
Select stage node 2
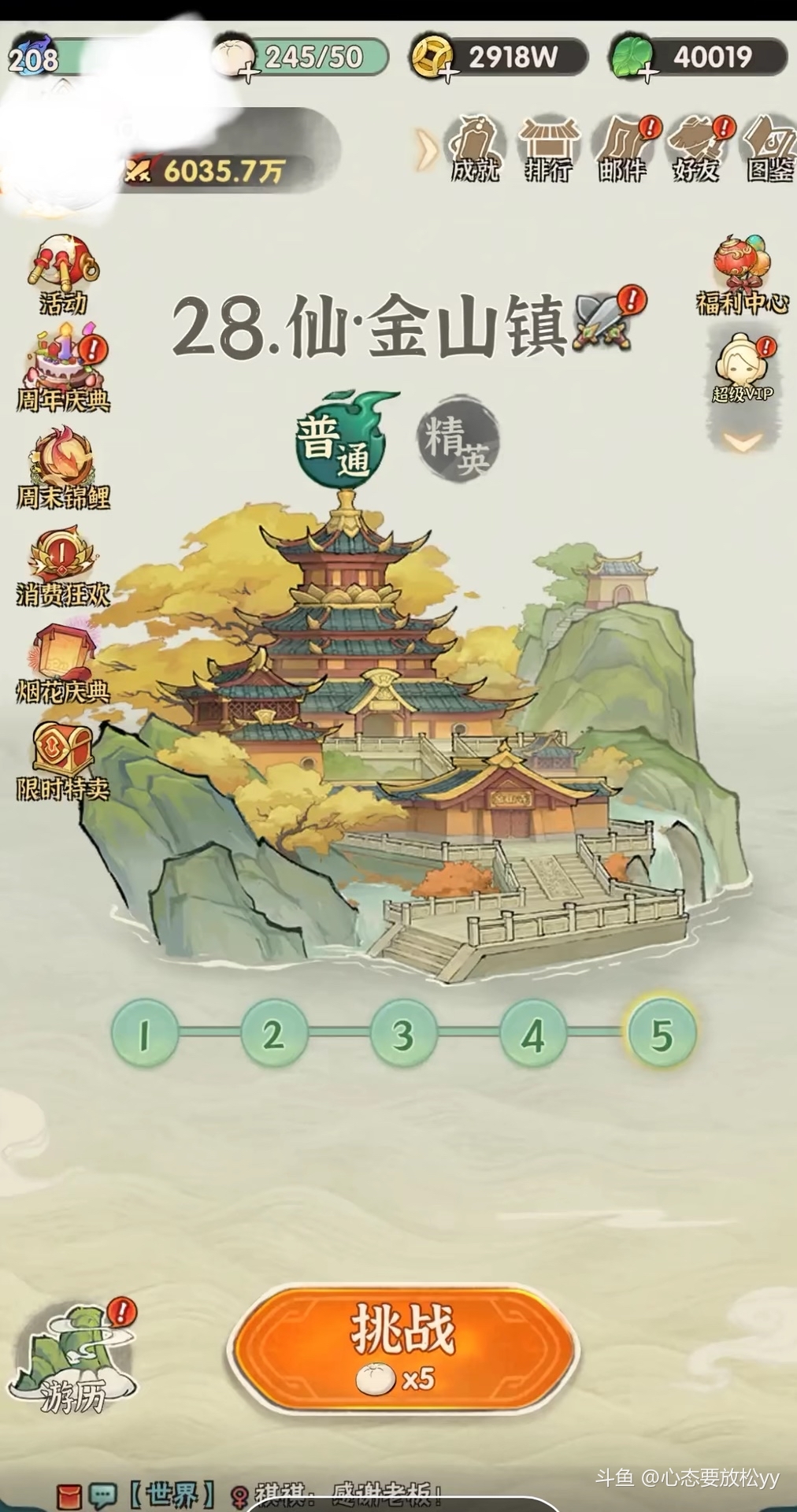click(273, 1034)
